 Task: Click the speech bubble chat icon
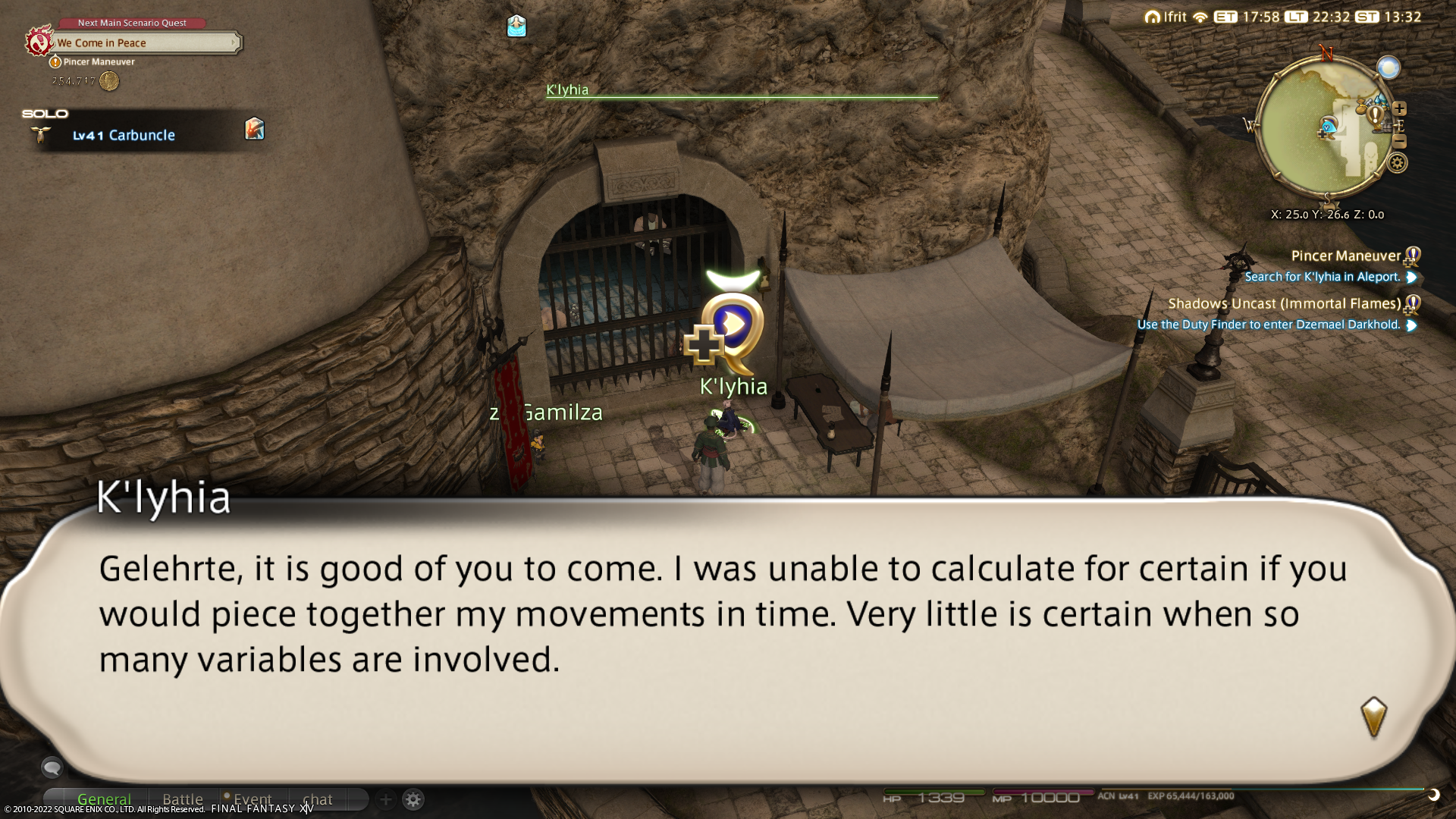pos(52,767)
